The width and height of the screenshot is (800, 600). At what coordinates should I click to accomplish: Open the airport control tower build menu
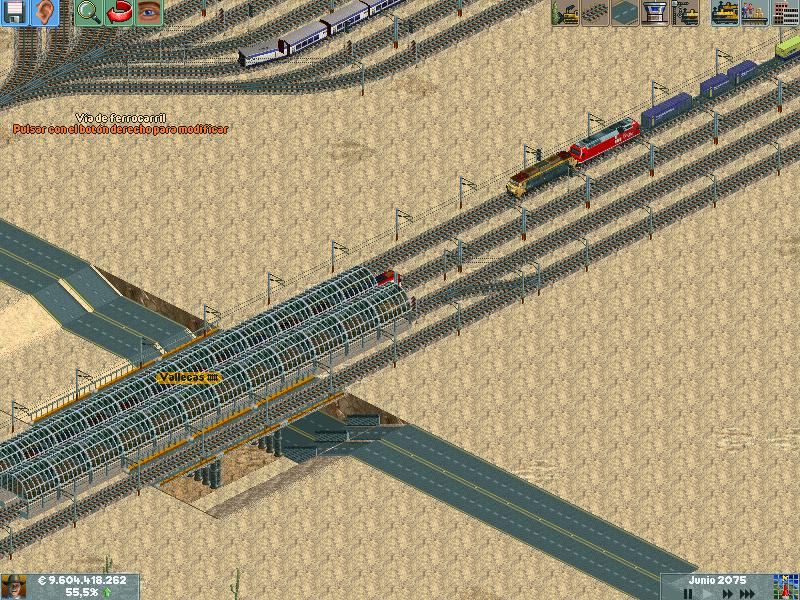point(656,13)
